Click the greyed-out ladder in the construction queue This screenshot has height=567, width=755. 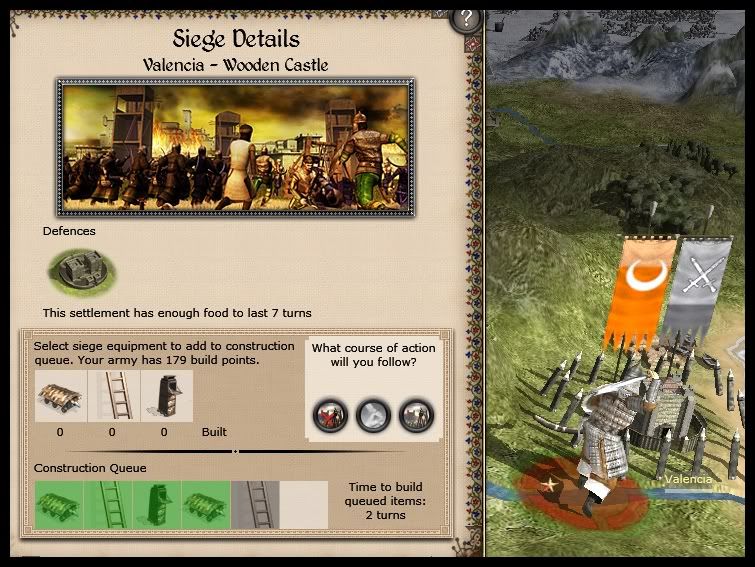[254, 505]
